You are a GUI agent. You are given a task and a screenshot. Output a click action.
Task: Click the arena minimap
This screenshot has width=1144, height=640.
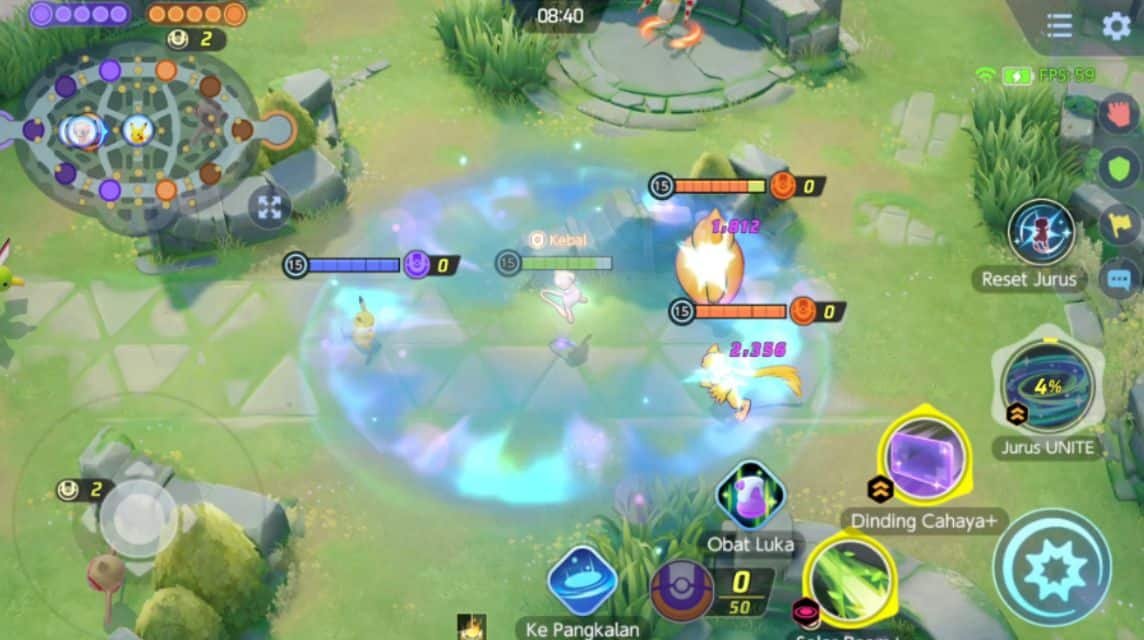click(x=137, y=130)
